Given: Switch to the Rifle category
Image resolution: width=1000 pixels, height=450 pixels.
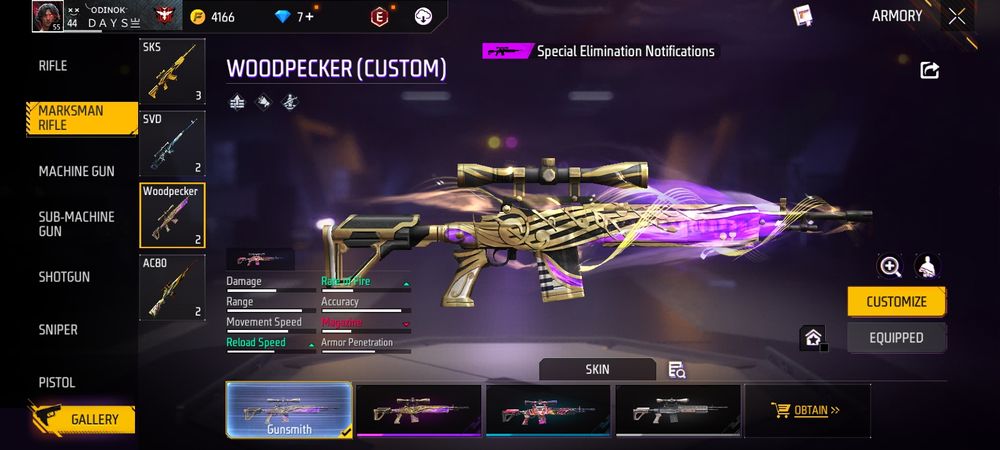Looking at the screenshot, I should click(x=53, y=66).
